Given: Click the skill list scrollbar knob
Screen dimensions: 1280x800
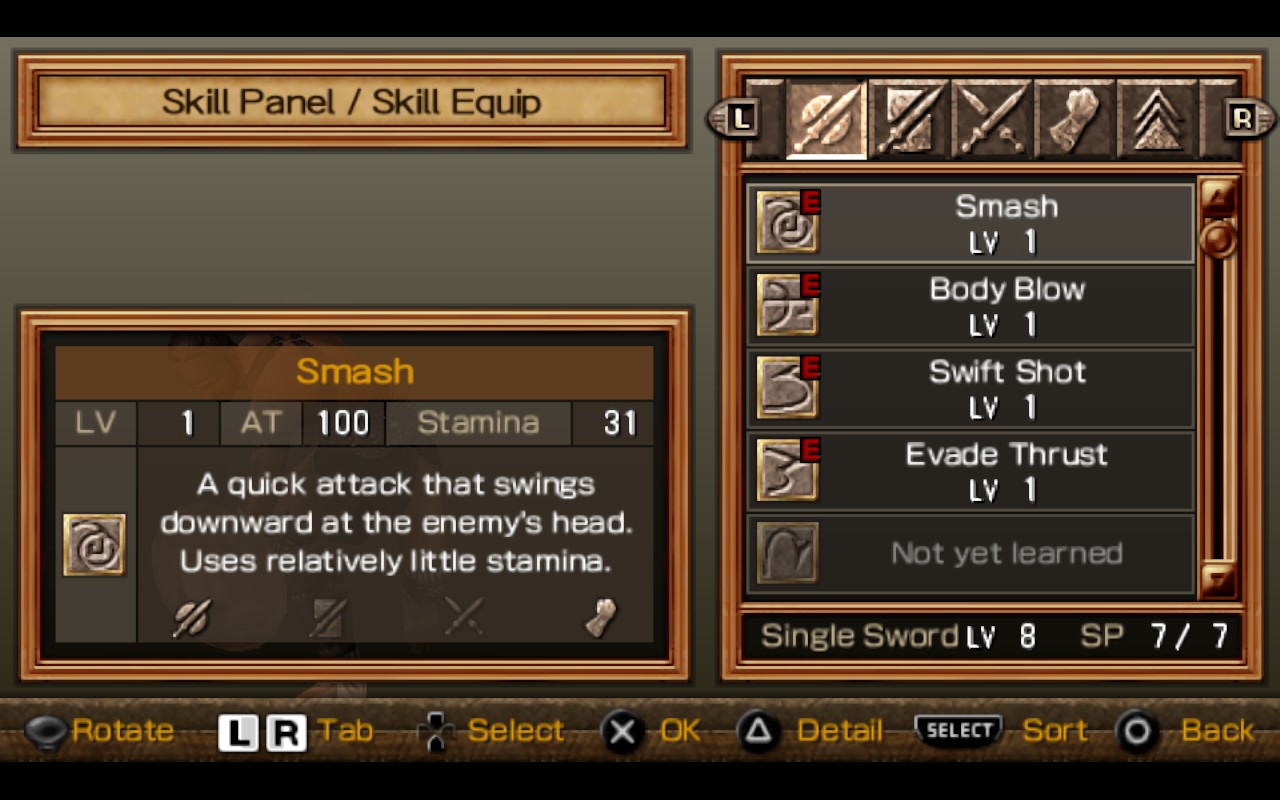Looking at the screenshot, I should coord(1218,239).
